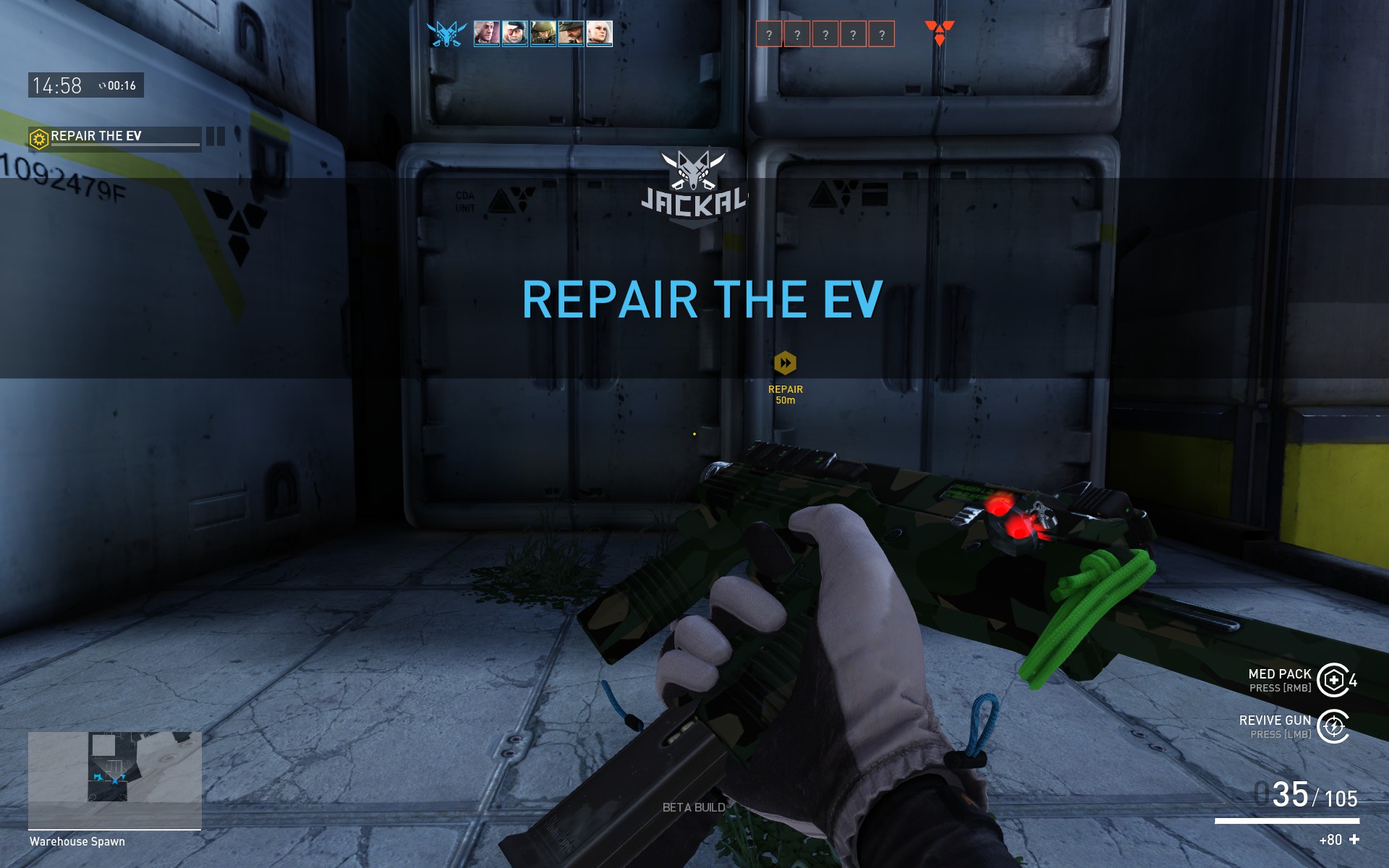Click the Repair the EV objective tracker

coord(114,137)
